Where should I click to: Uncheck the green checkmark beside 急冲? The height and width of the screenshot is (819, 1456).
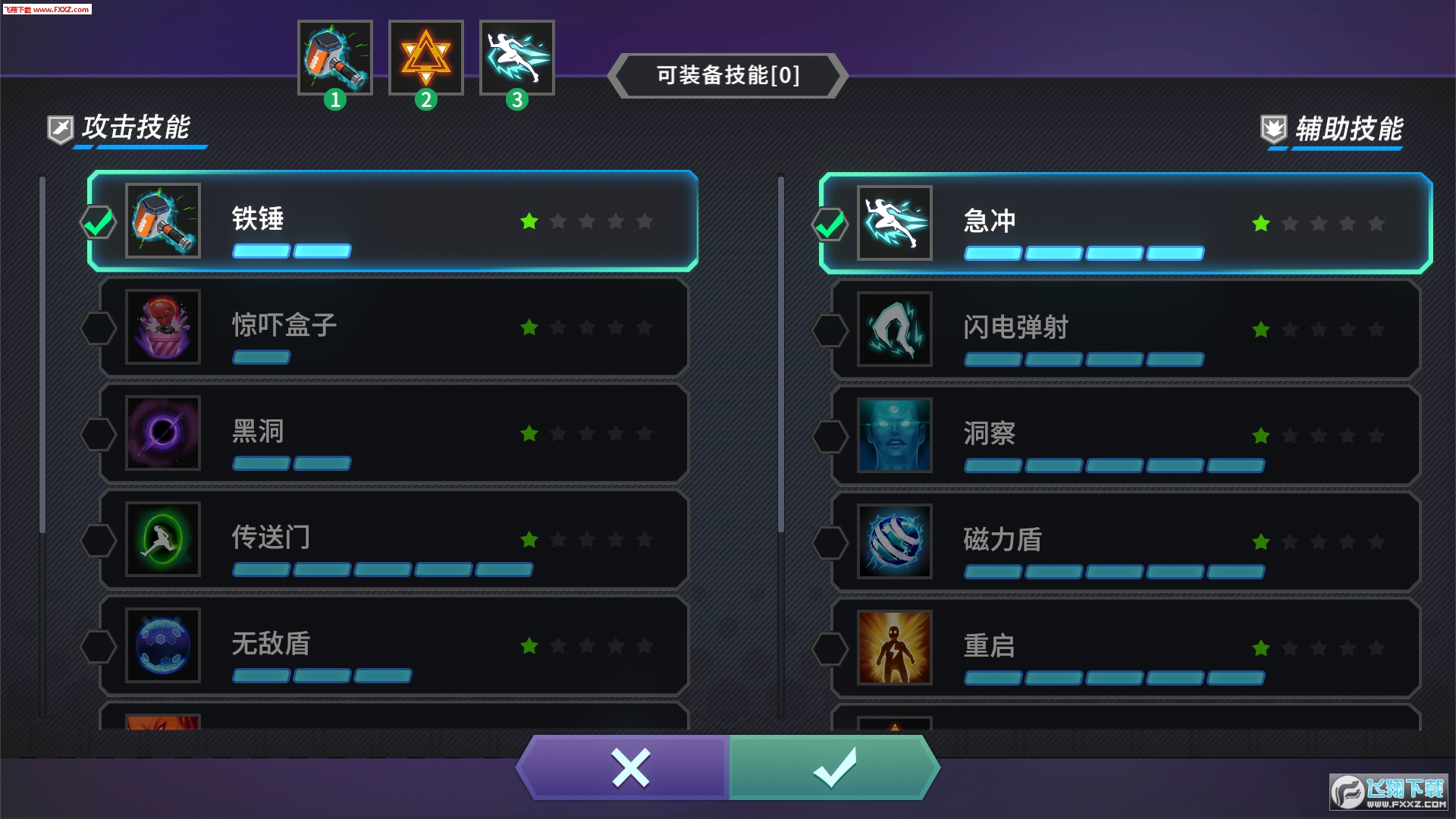coord(830,224)
